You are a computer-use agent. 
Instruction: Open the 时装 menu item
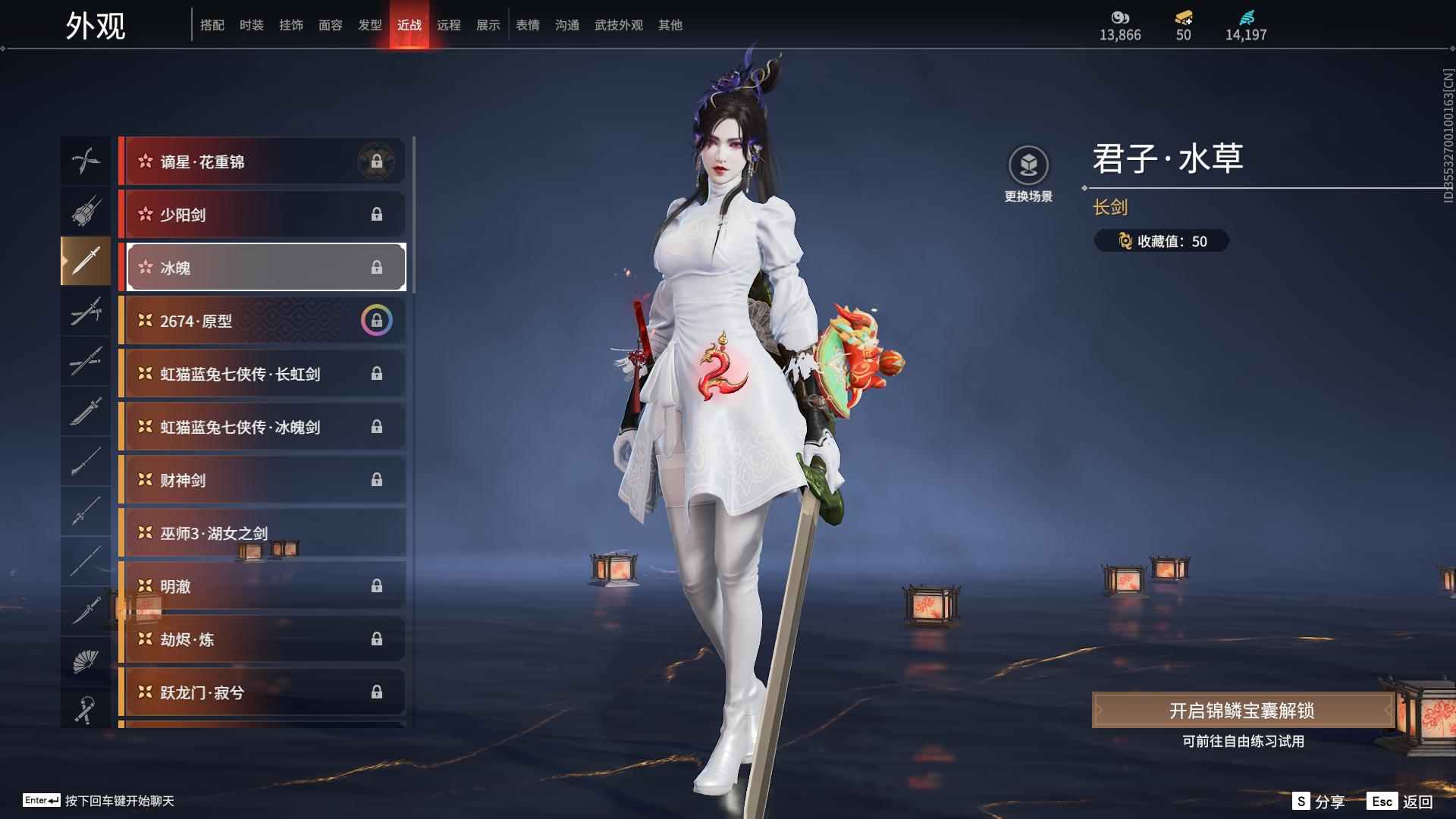[251, 24]
